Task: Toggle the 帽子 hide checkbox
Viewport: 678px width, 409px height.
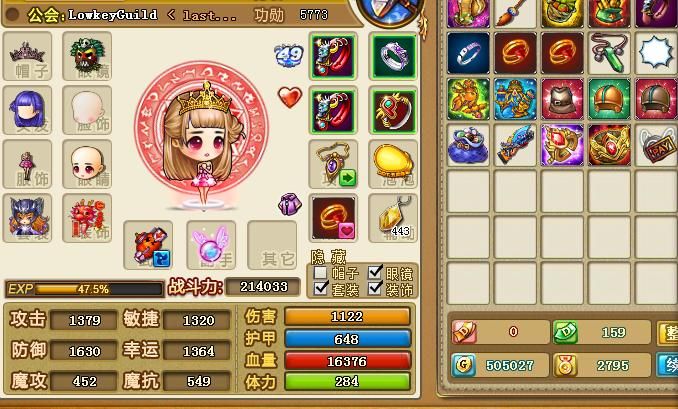Action: pos(321,272)
